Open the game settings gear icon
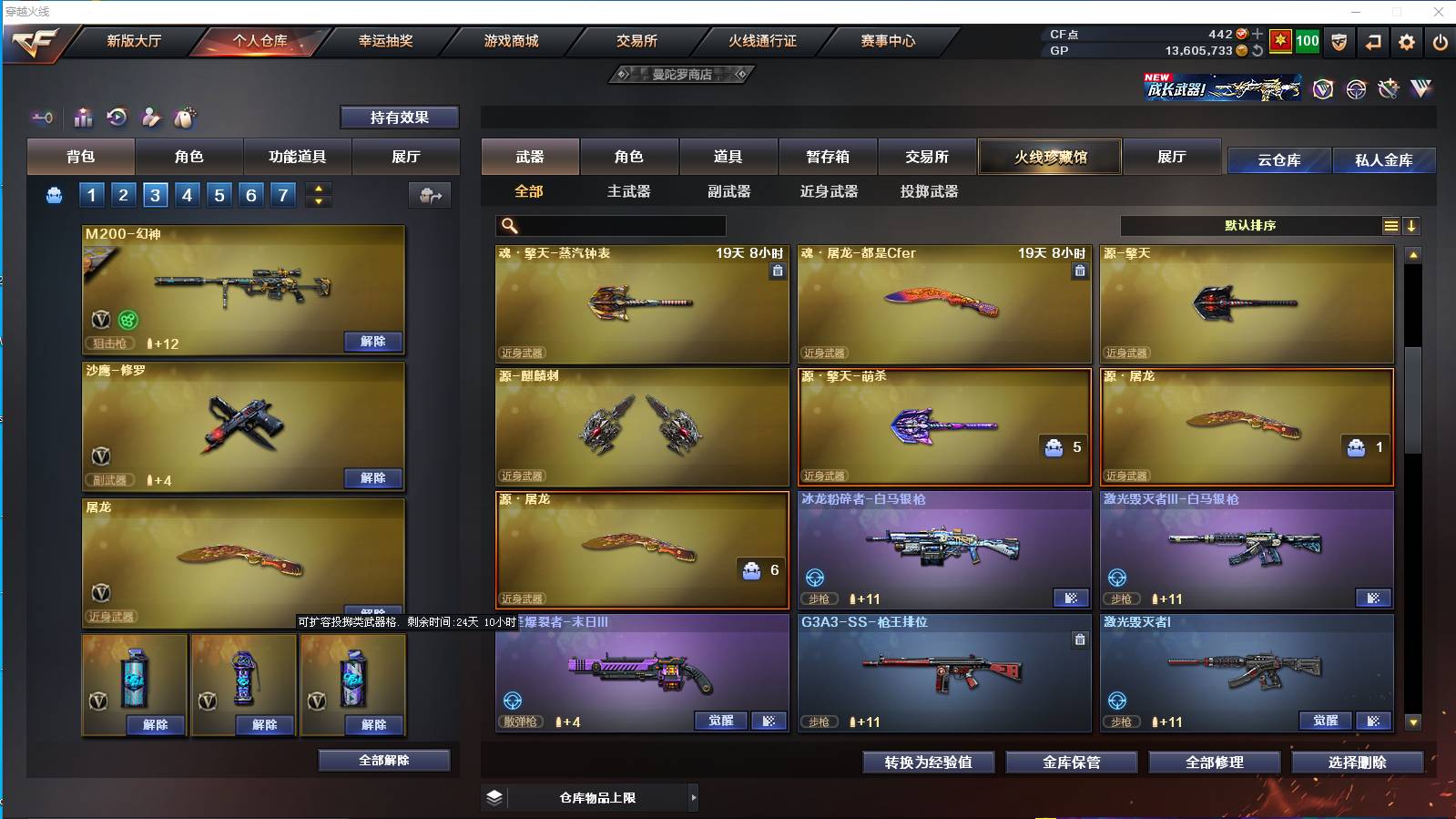1456x819 pixels. tap(1406, 43)
